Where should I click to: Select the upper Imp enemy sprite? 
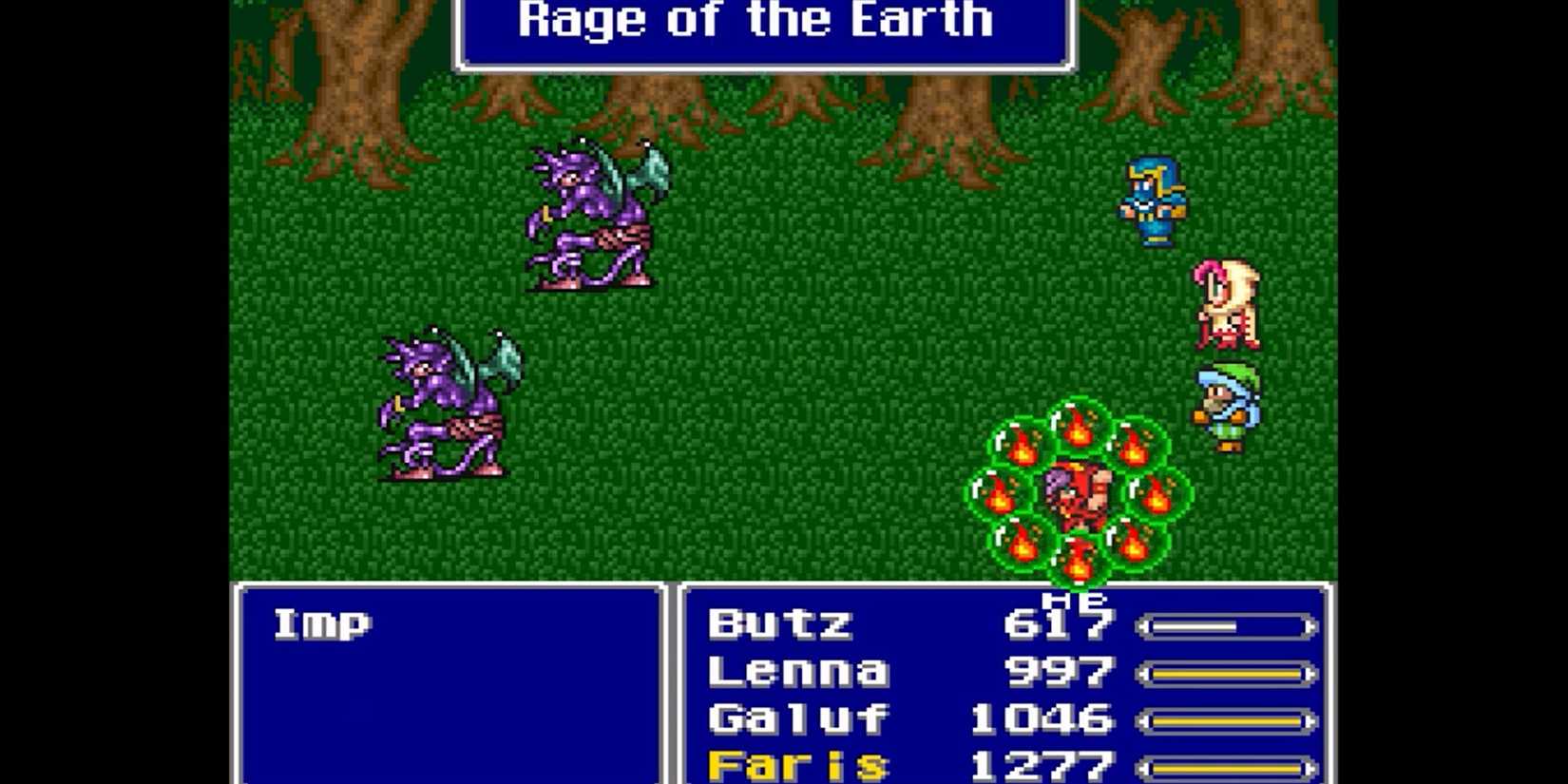(x=589, y=219)
